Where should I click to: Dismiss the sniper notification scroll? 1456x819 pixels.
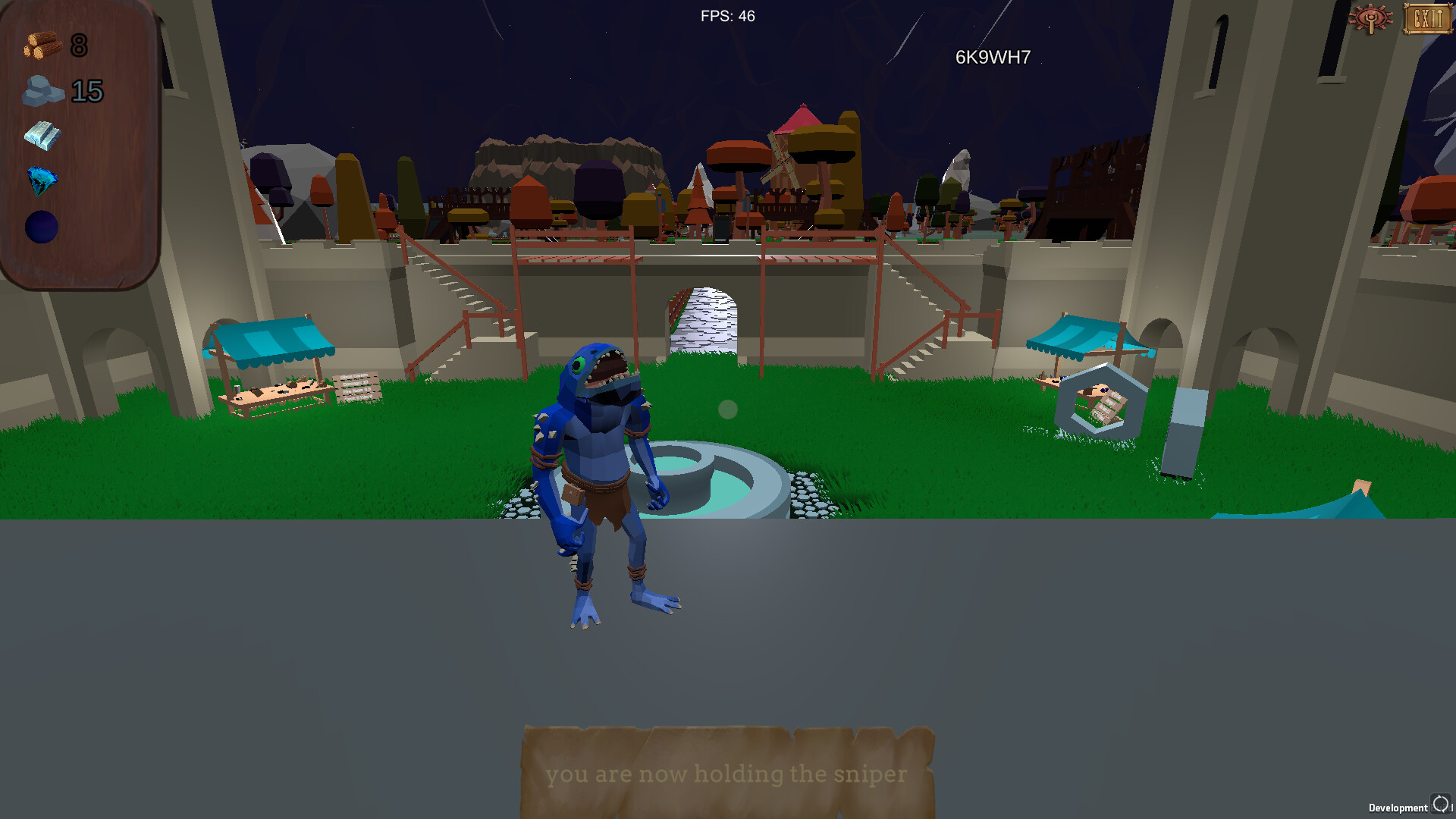[x=726, y=774]
